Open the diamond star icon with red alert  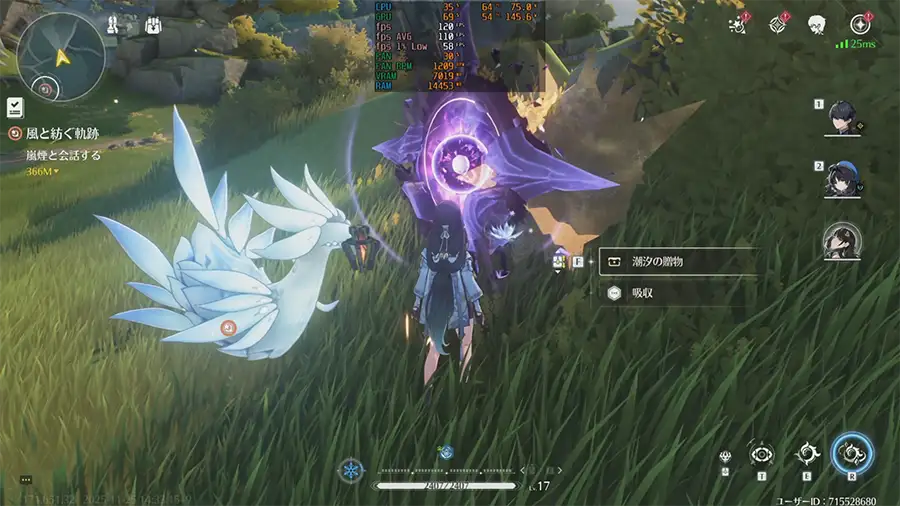pyautogui.click(x=778, y=24)
